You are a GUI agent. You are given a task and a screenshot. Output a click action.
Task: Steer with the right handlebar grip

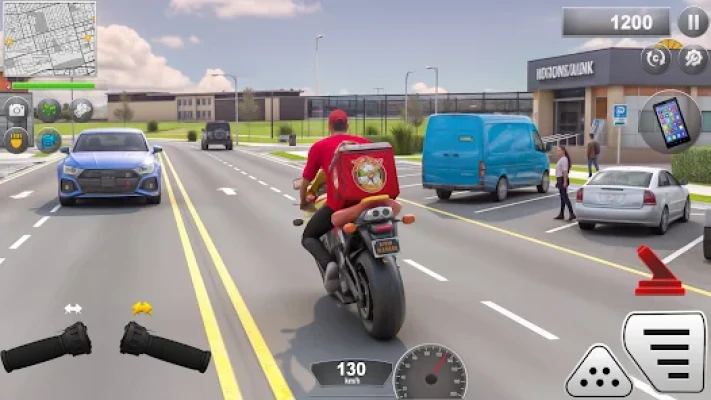click(x=165, y=346)
